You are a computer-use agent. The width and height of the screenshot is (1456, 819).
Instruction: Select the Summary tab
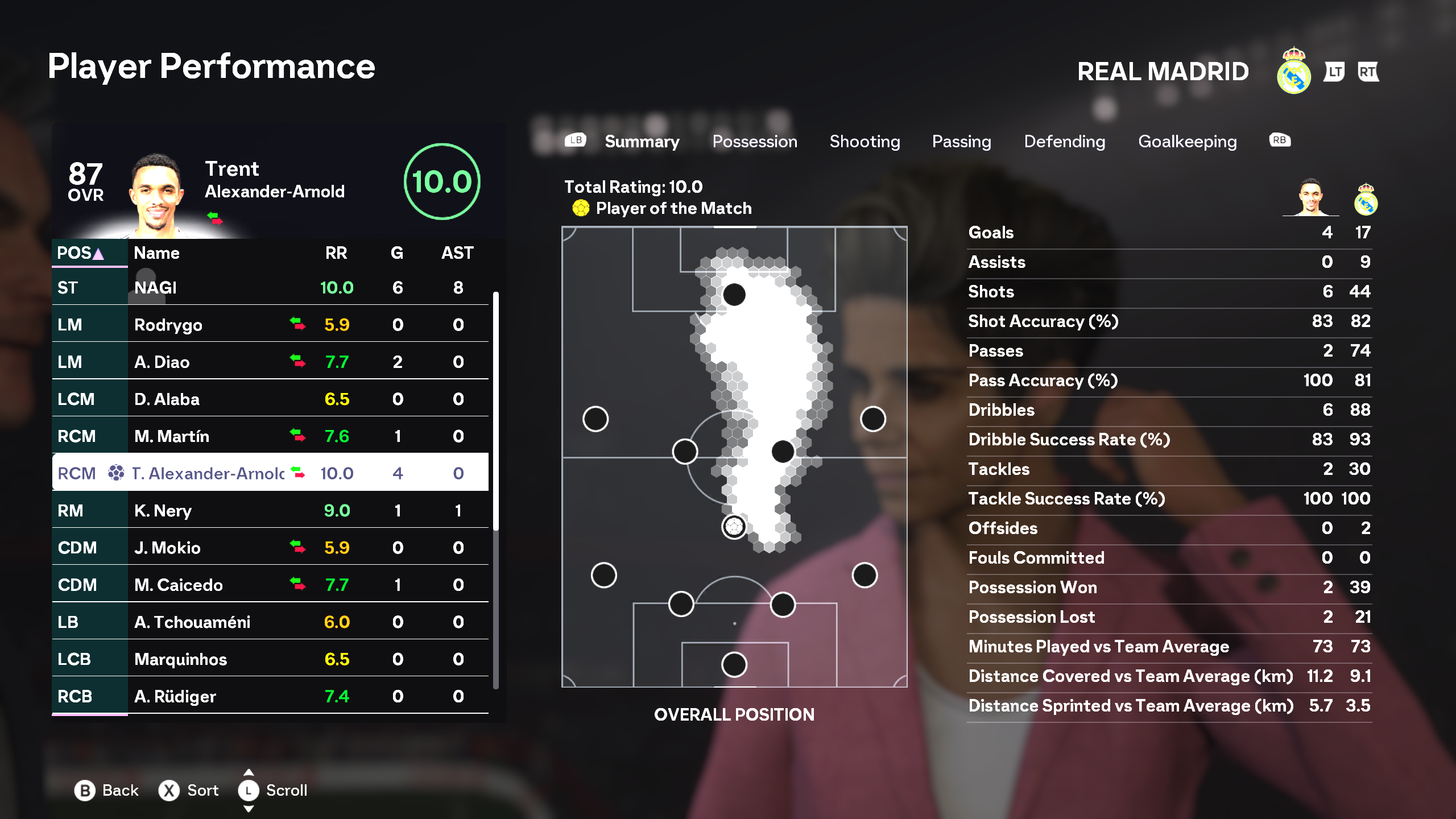tap(642, 142)
